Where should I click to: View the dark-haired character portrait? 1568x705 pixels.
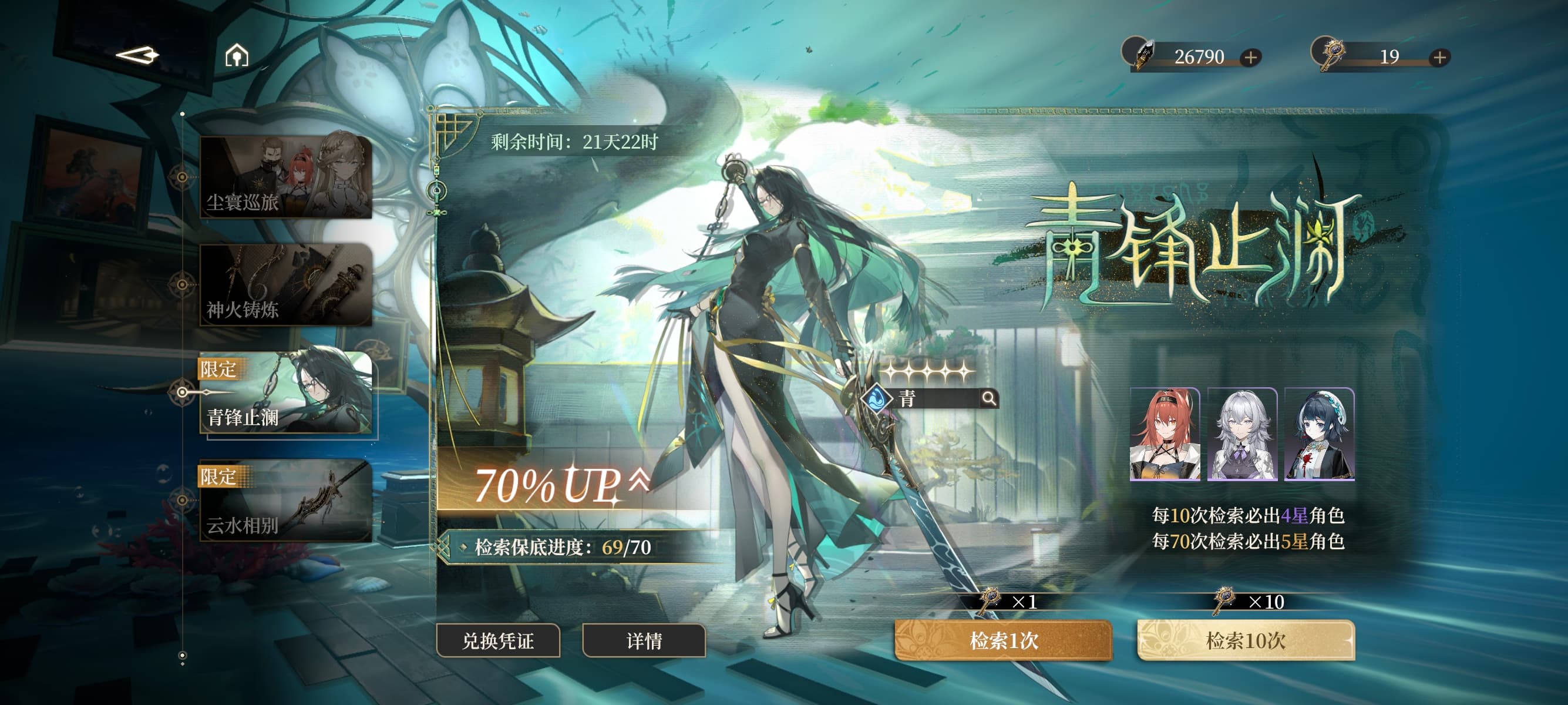click(x=1319, y=435)
